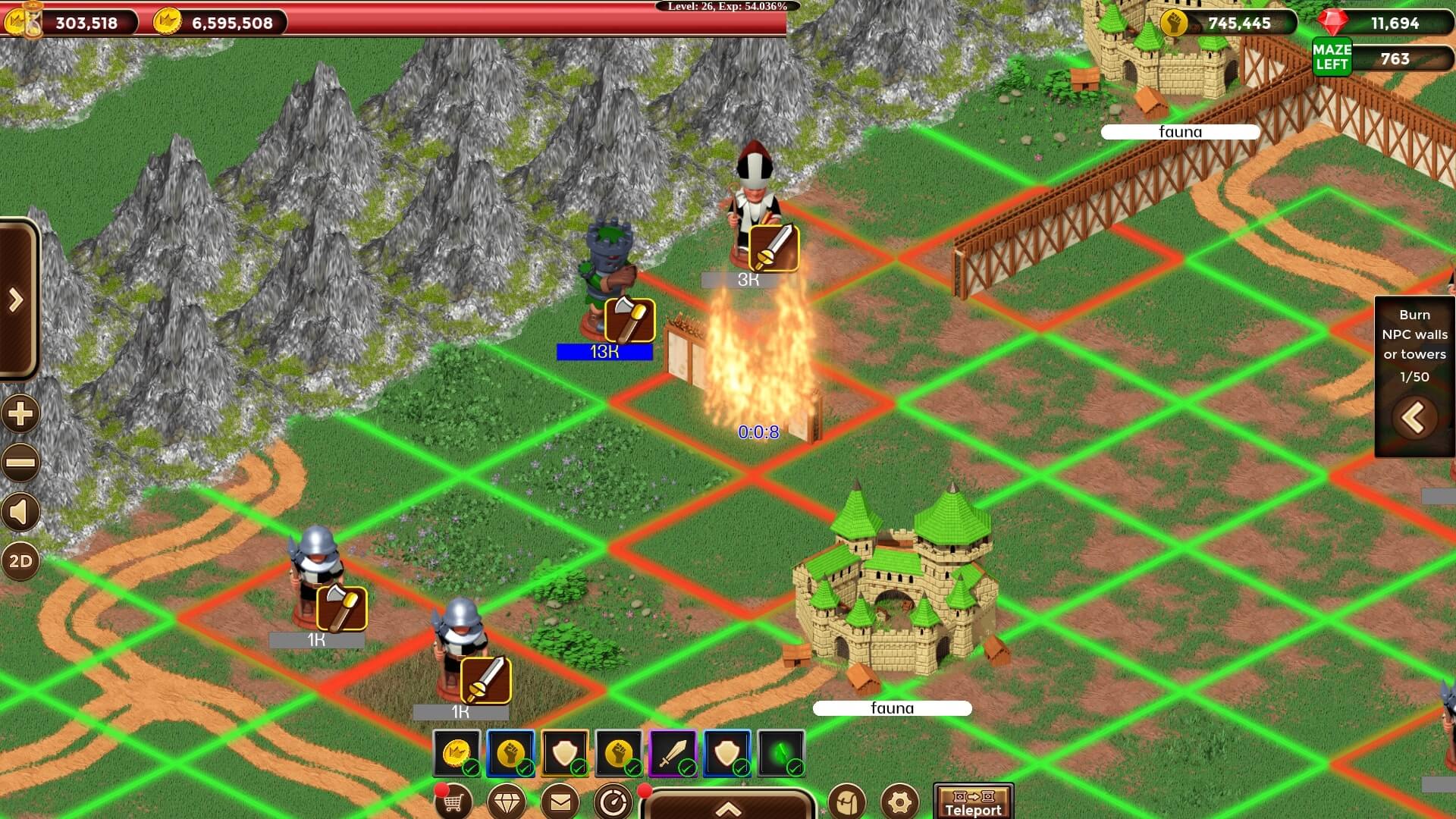Zoom out with the minus button
The height and width of the screenshot is (819, 1456).
point(20,463)
